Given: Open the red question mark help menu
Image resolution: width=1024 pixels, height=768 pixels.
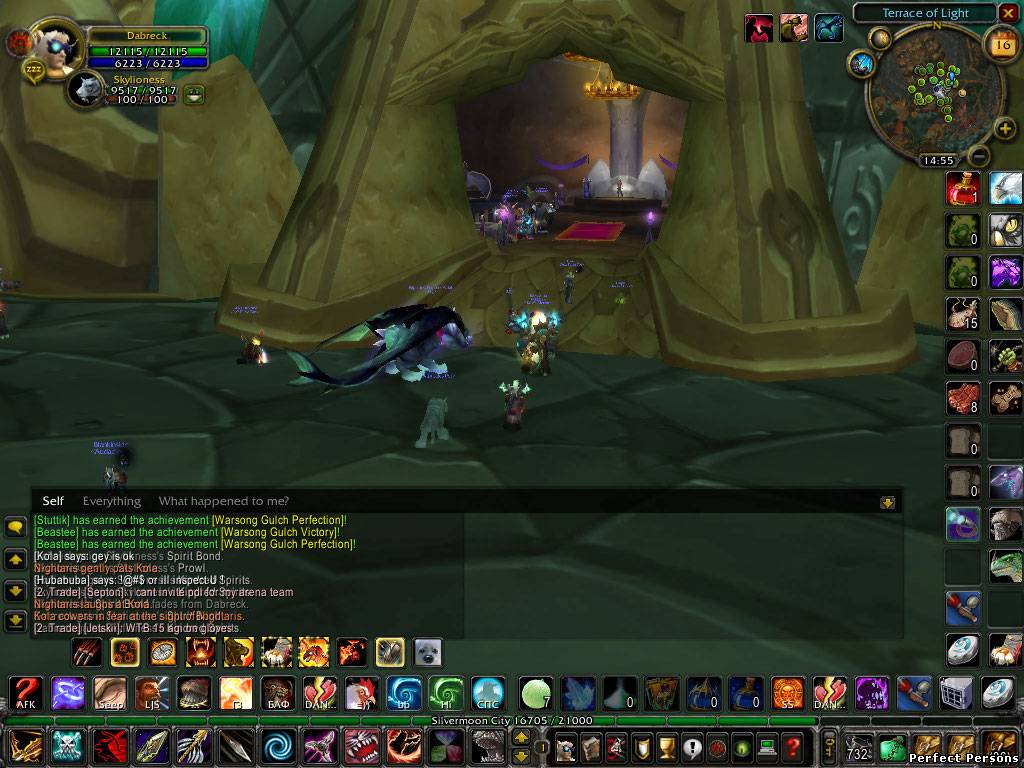Looking at the screenshot, I should click(792, 746).
